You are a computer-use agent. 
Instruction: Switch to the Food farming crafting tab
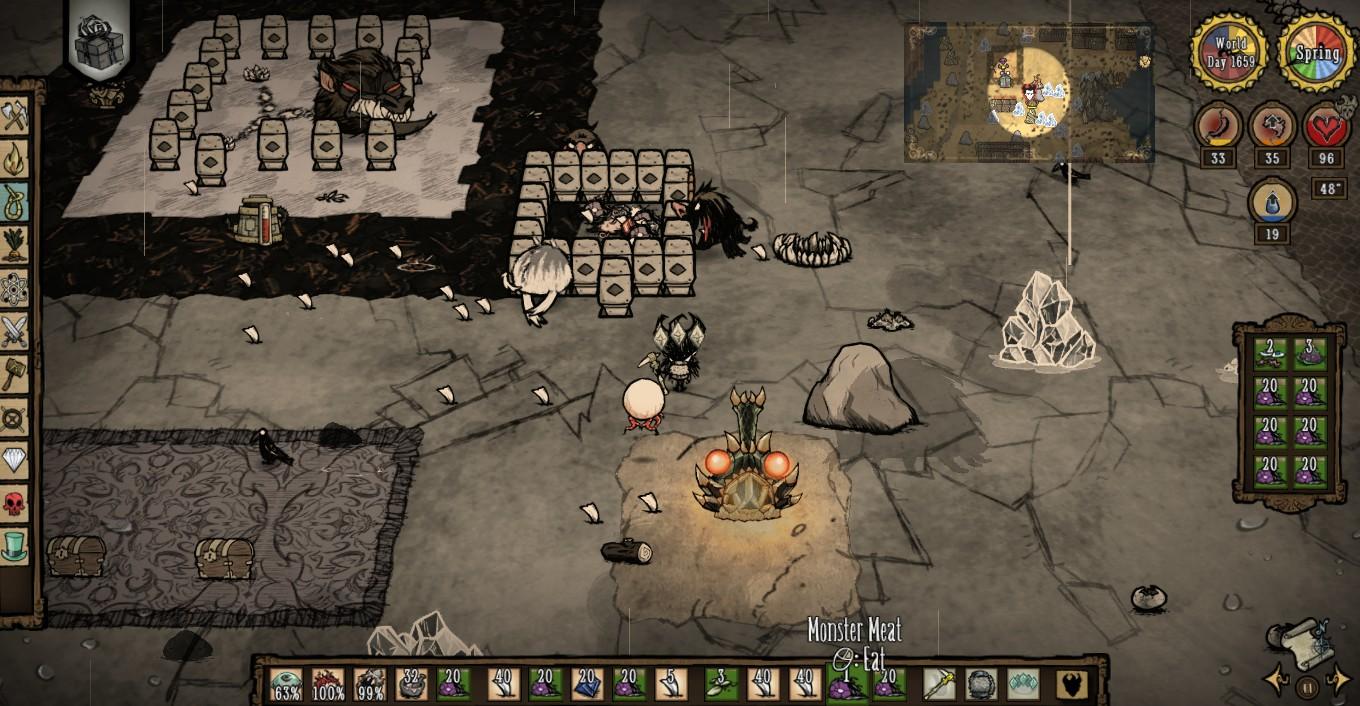15,245
